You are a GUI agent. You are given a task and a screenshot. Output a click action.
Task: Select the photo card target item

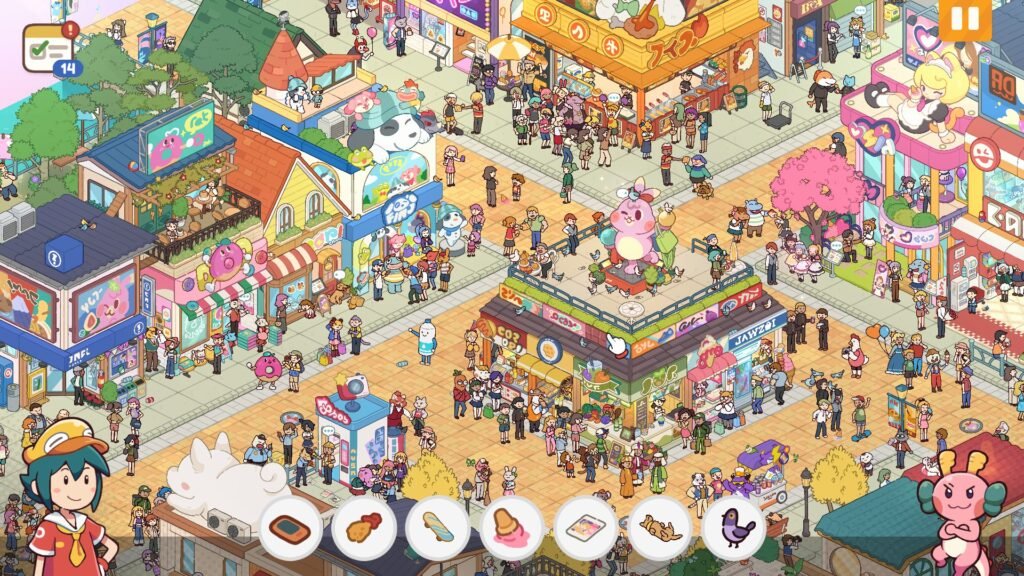point(586,528)
